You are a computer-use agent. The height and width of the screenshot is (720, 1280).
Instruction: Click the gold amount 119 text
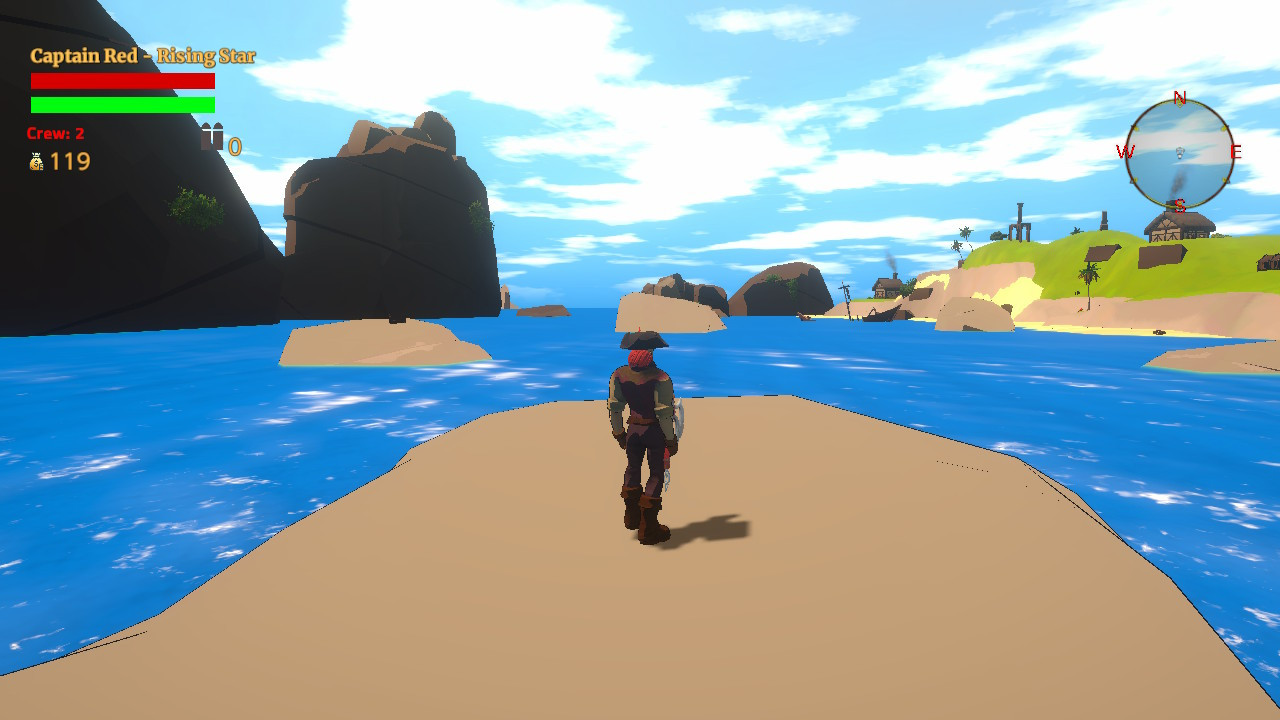click(x=68, y=160)
